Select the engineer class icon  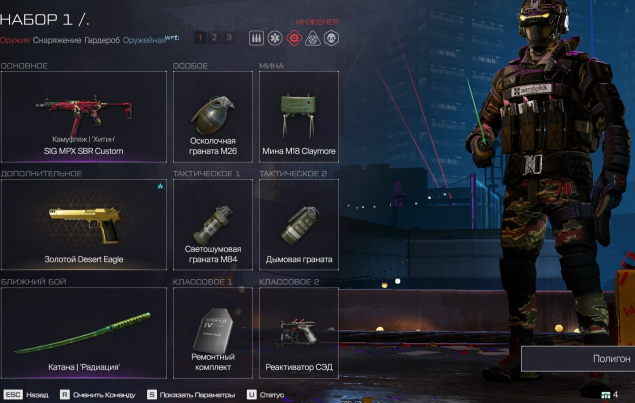(x=293, y=38)
